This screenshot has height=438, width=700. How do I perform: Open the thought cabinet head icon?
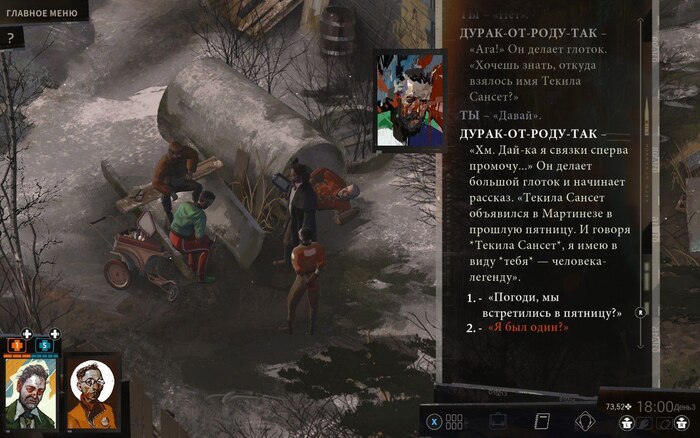pyautogui.click(x=586, y=421)
